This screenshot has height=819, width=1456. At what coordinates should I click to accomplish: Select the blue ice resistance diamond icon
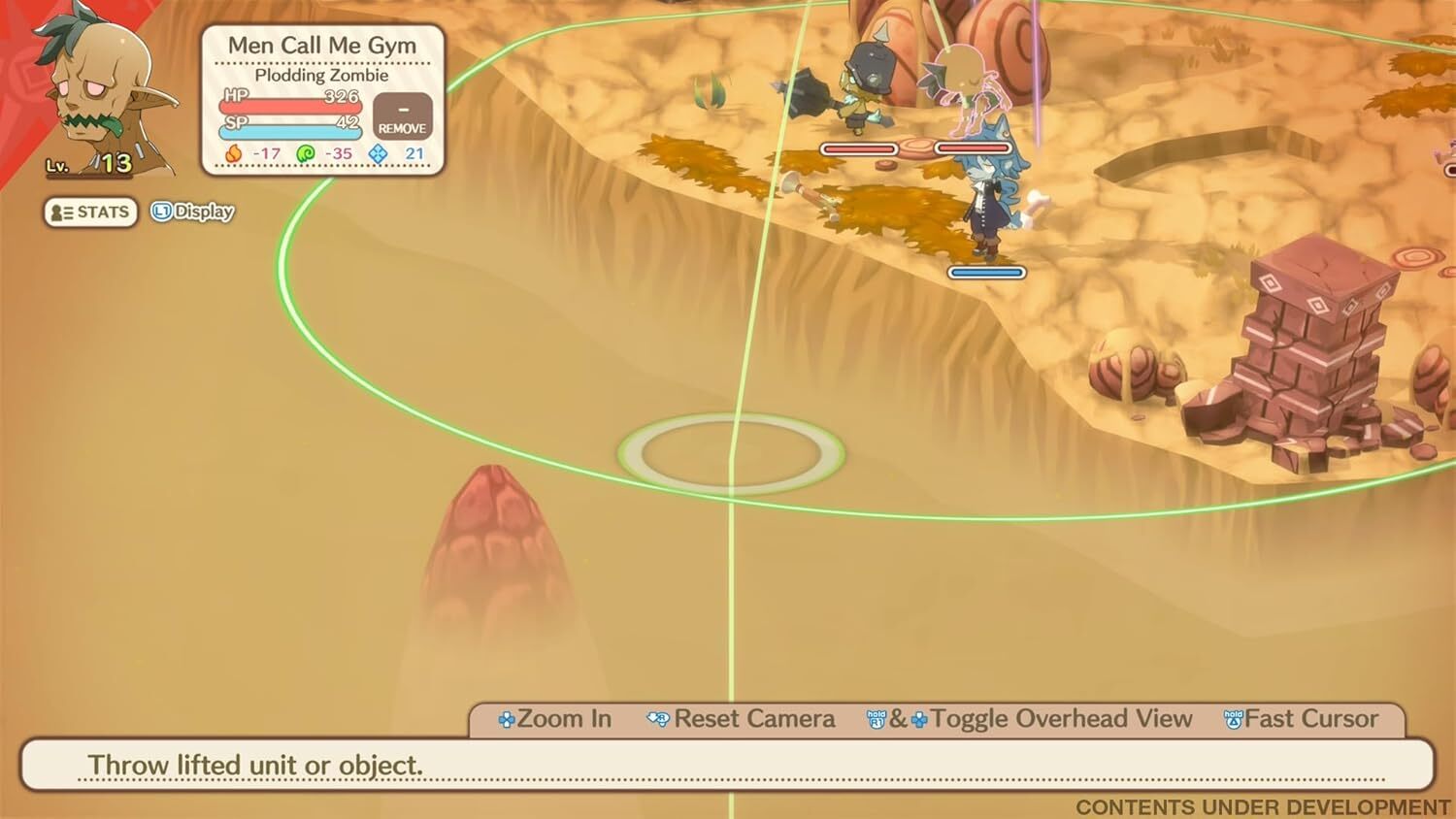pos(378,153)
